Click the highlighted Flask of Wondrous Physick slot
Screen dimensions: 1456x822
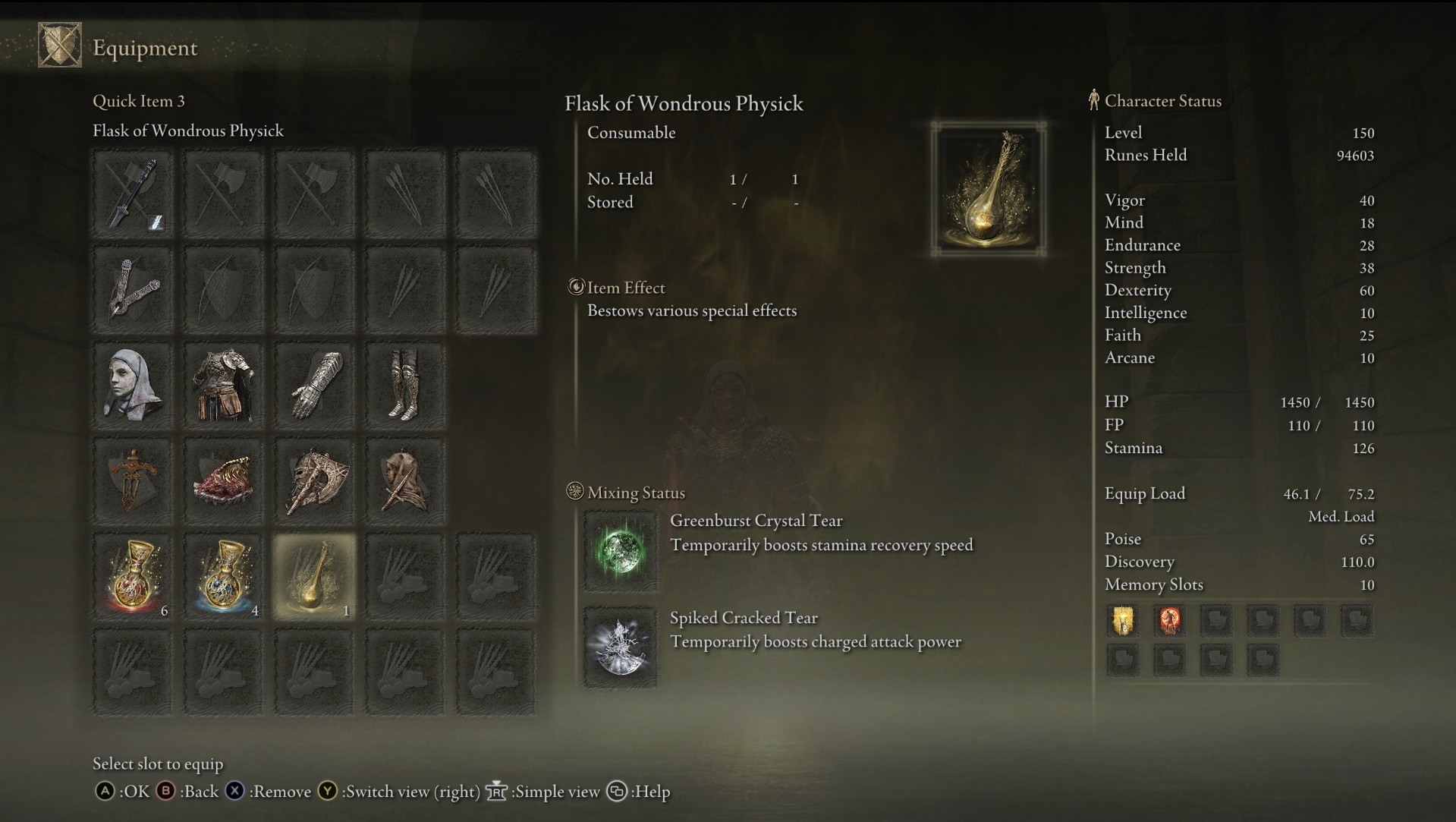coord(314,577)
